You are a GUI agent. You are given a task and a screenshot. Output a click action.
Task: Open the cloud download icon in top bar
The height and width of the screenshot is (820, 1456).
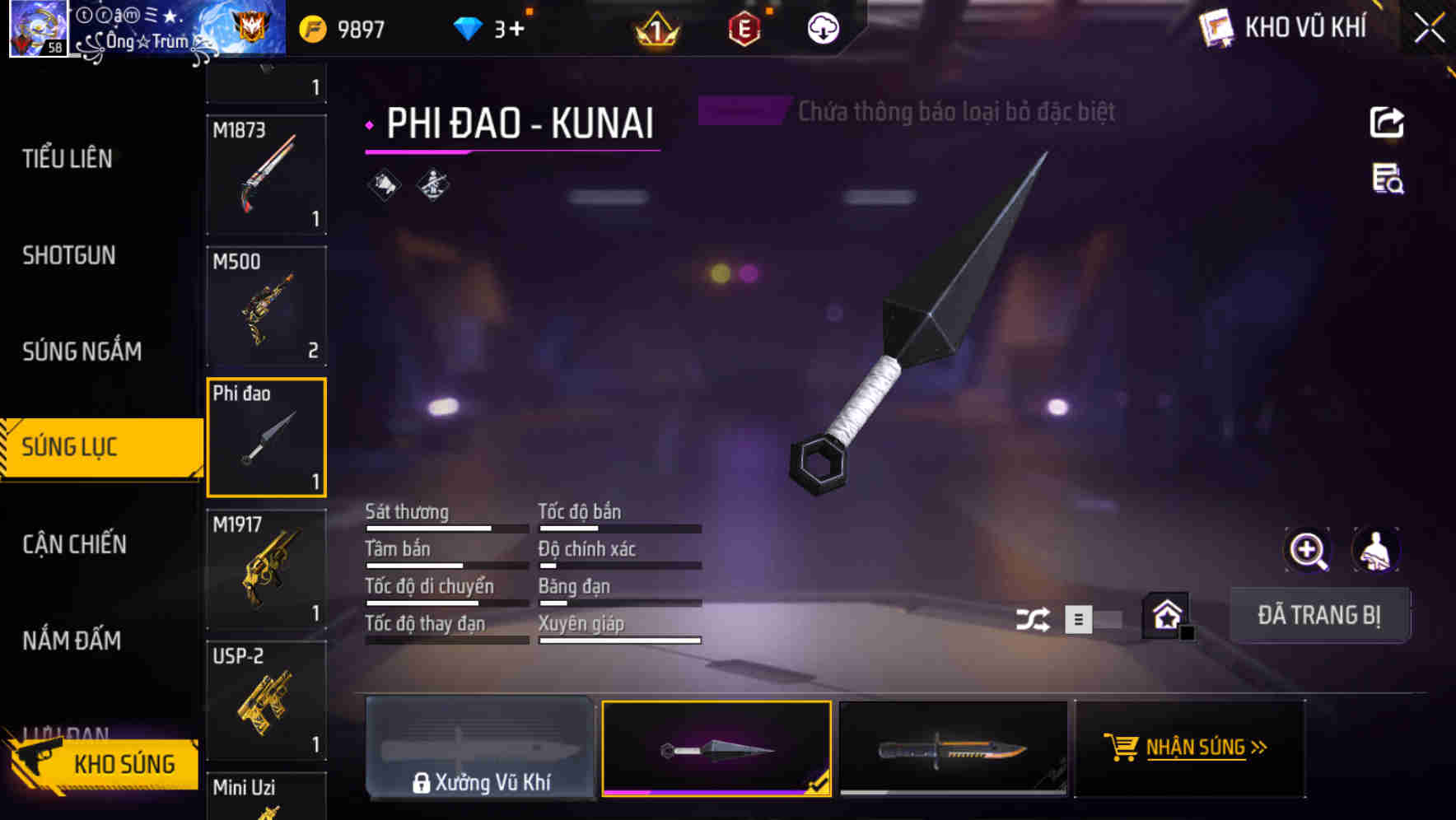(x=822, y=27)
